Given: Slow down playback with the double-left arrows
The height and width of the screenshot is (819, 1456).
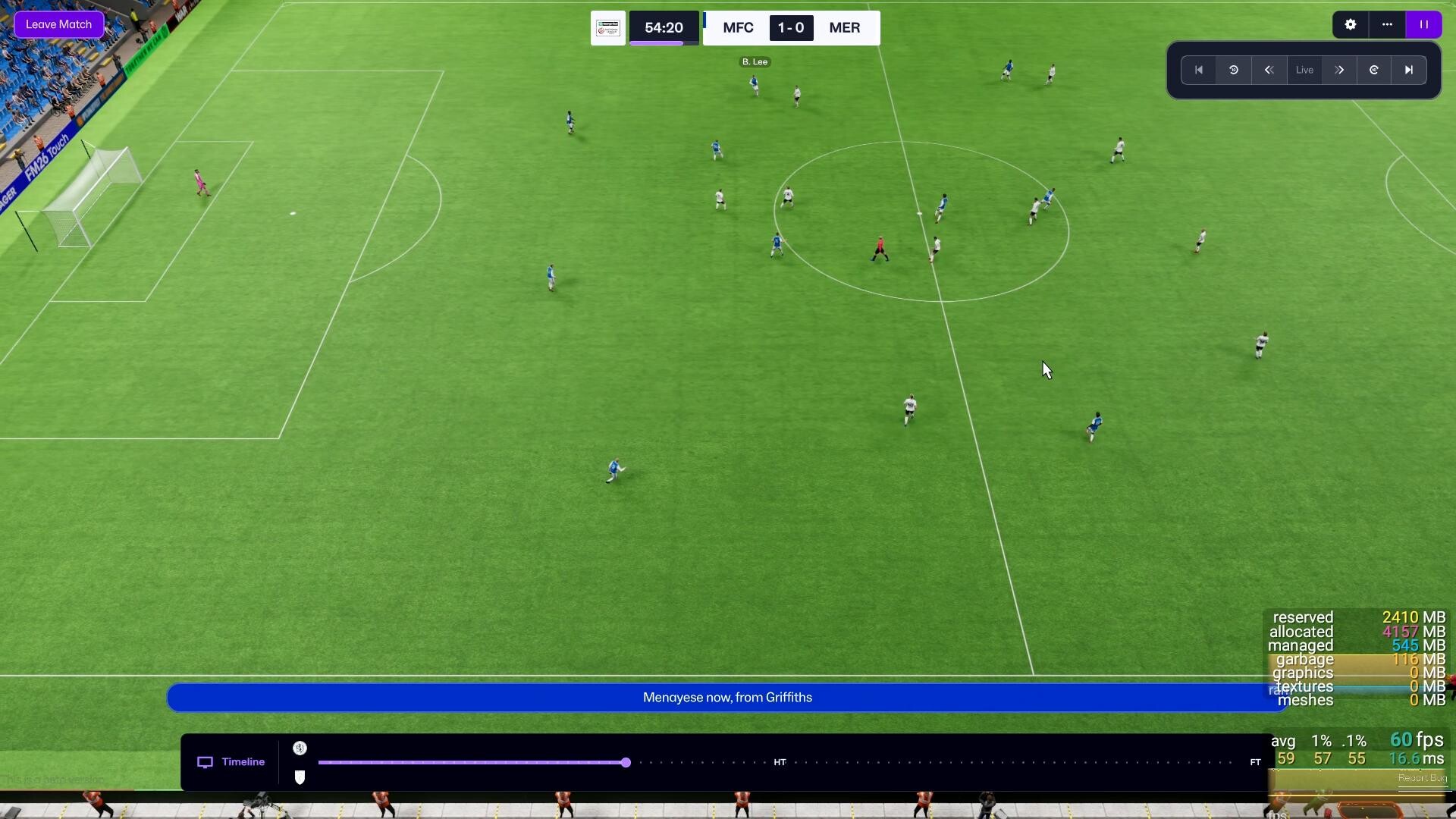Looking at the screenshot, I should pos(1269,70).
